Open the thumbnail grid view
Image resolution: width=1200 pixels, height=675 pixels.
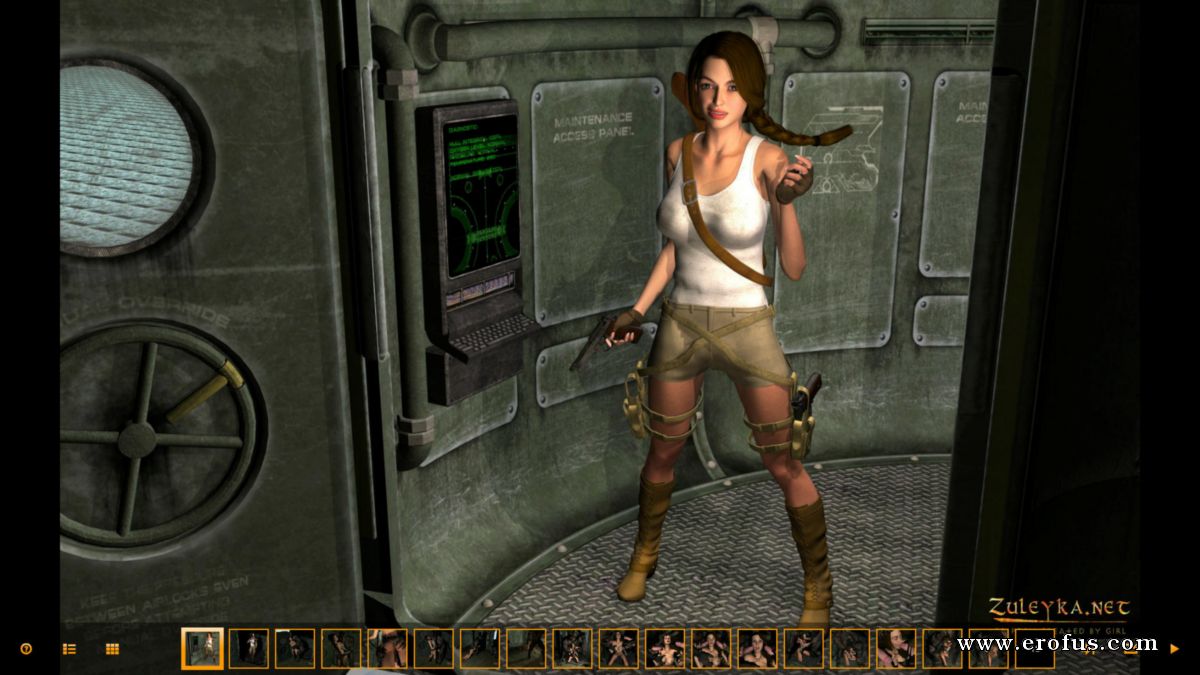point(112,648)
